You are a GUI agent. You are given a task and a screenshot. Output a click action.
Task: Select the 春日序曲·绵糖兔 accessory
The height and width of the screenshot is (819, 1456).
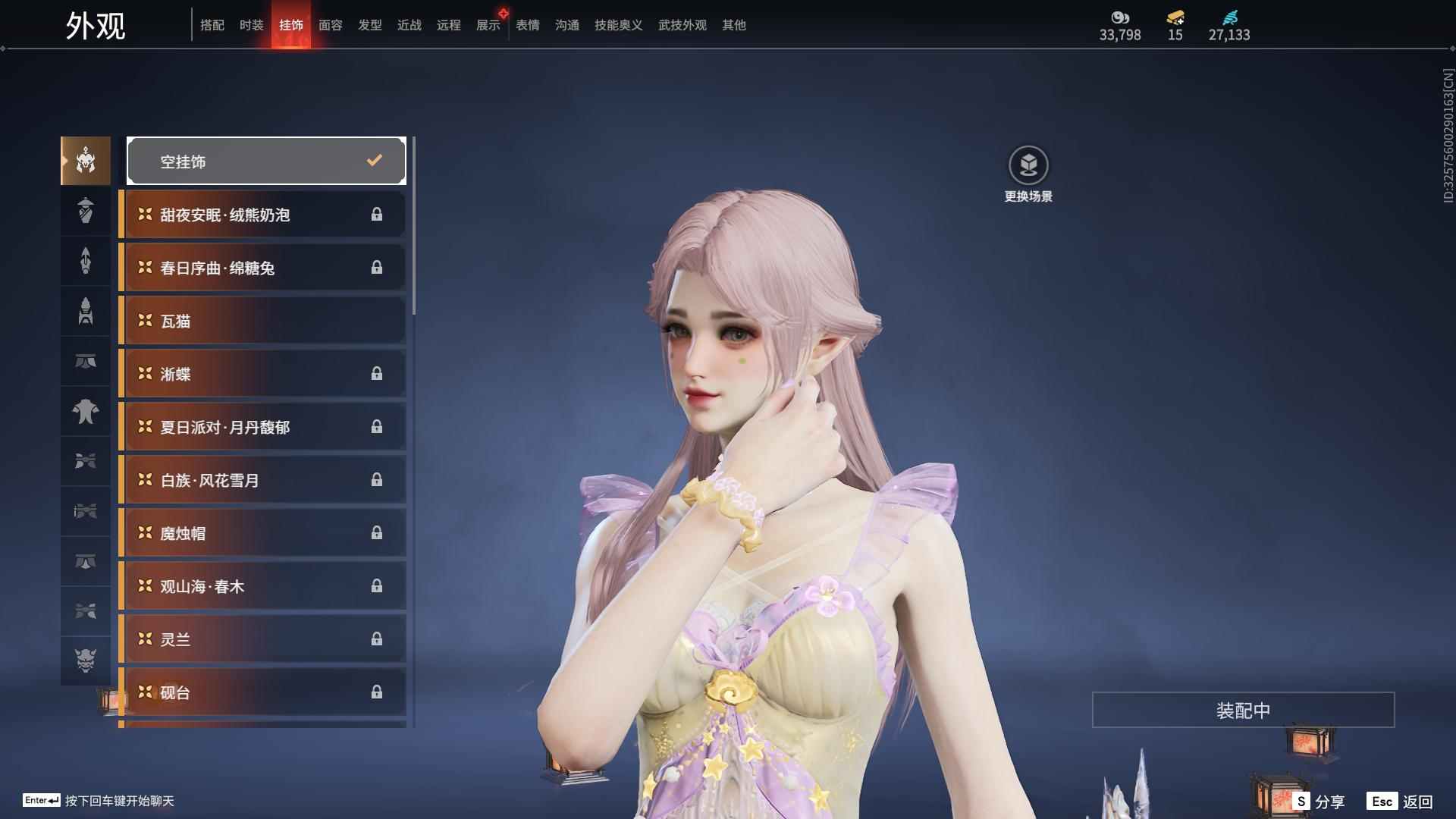(x=262, y=268)
